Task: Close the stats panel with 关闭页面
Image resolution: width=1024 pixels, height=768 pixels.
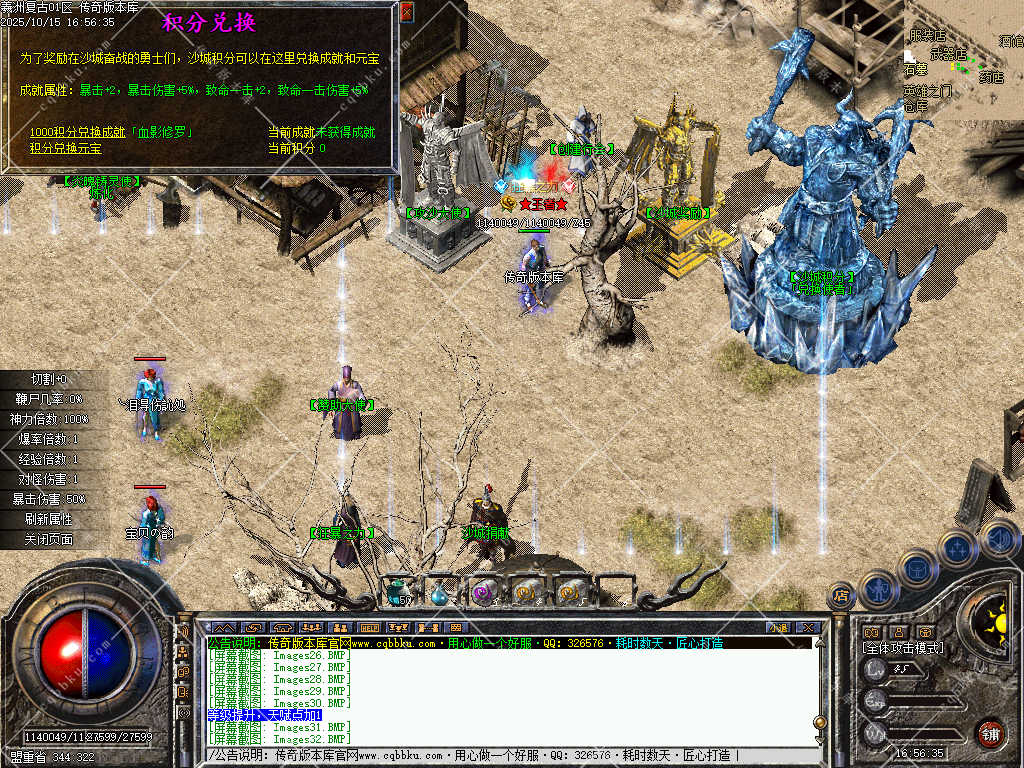Action: (50, 539)
